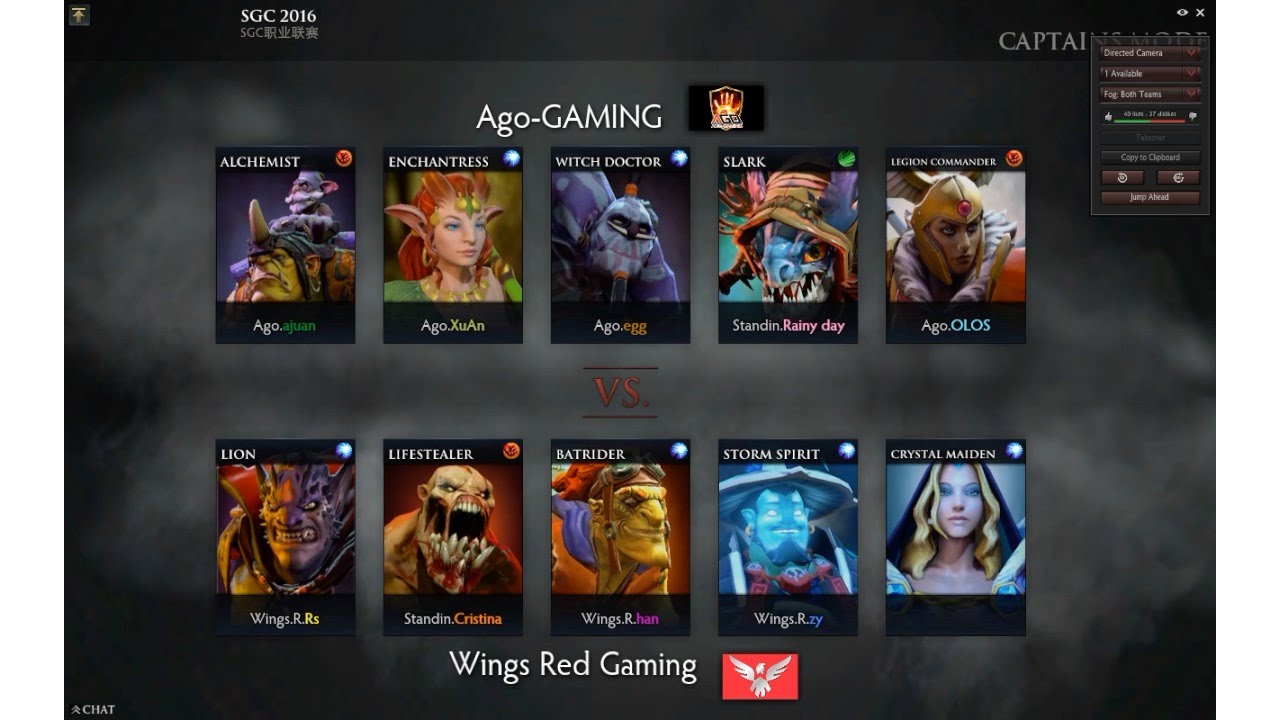Select the Lifestealer hero card
The width and height of the screenshot is (1280, 720).
click(x=453, y=537)
